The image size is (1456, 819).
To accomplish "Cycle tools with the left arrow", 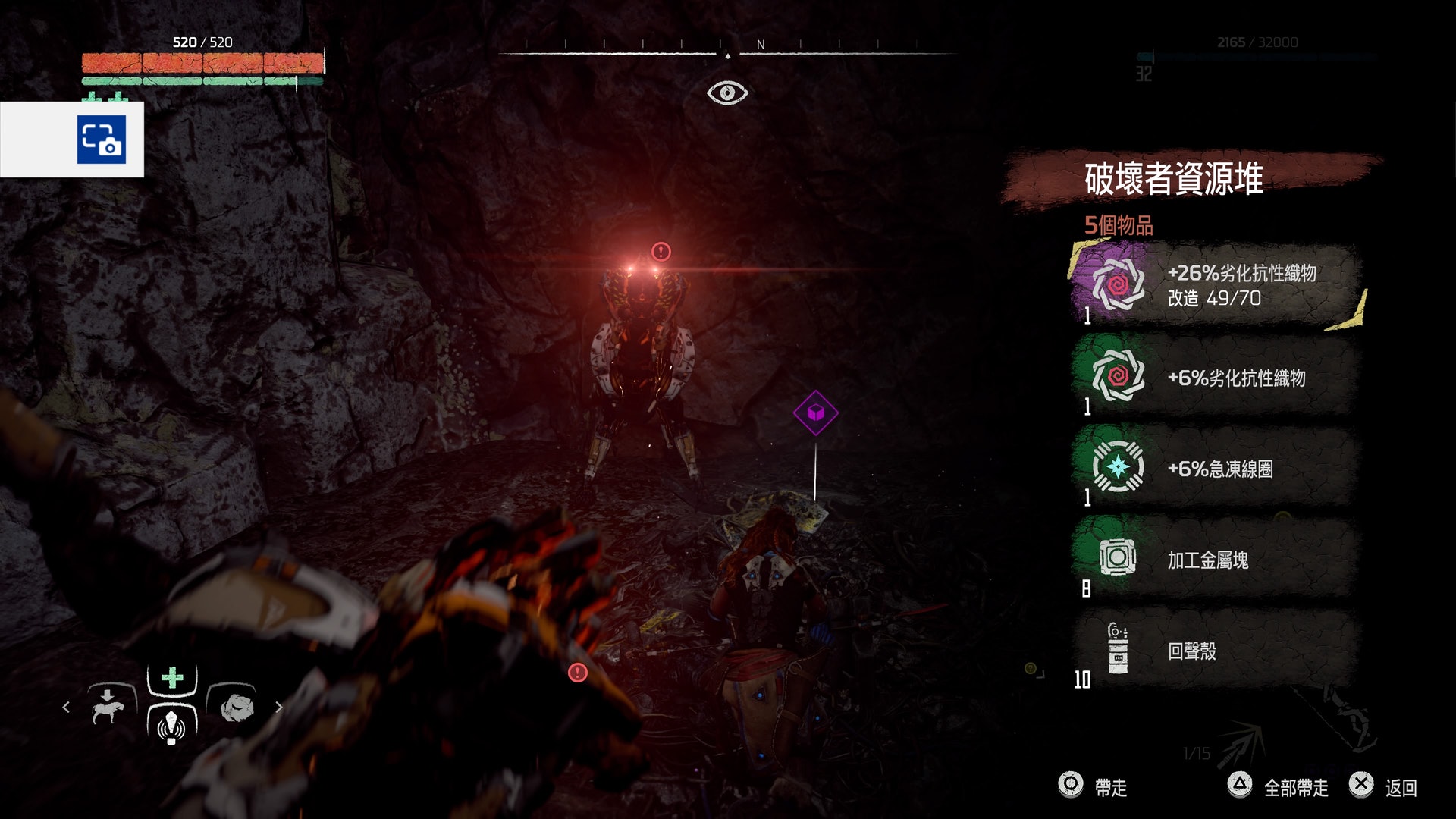I will point(66,707).
